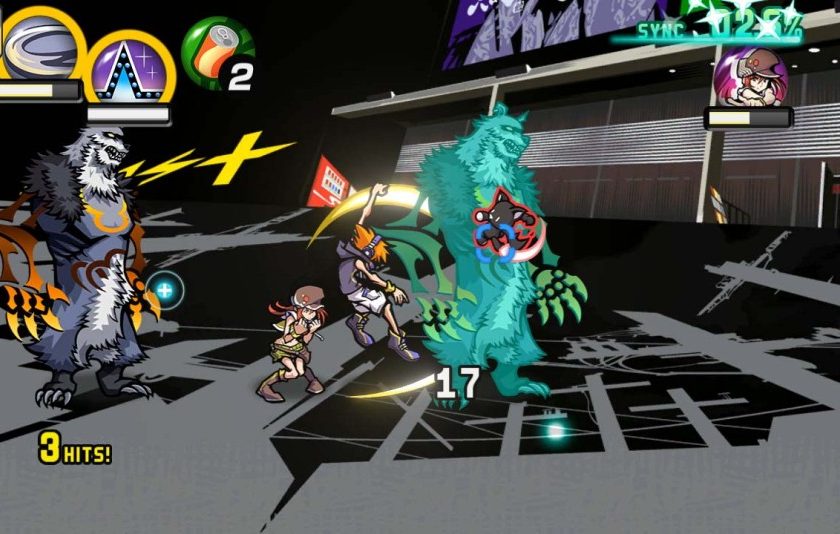Viewport: 840px width, 534px height.
Task: Activate the gray whirlwind pin
Action: [x=38, y=40]
